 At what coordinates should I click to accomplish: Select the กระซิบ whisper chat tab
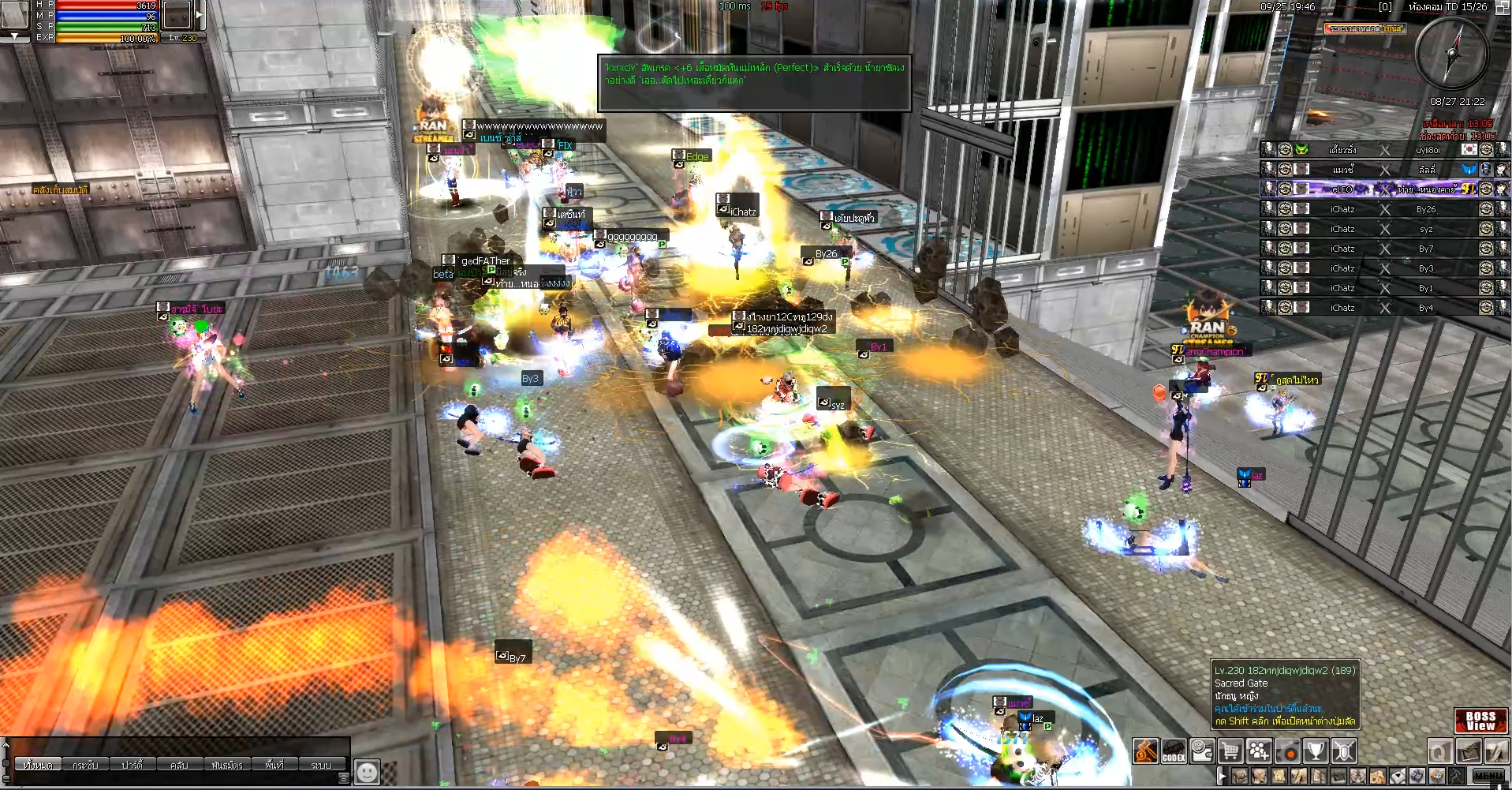click(x=85, y=765)
